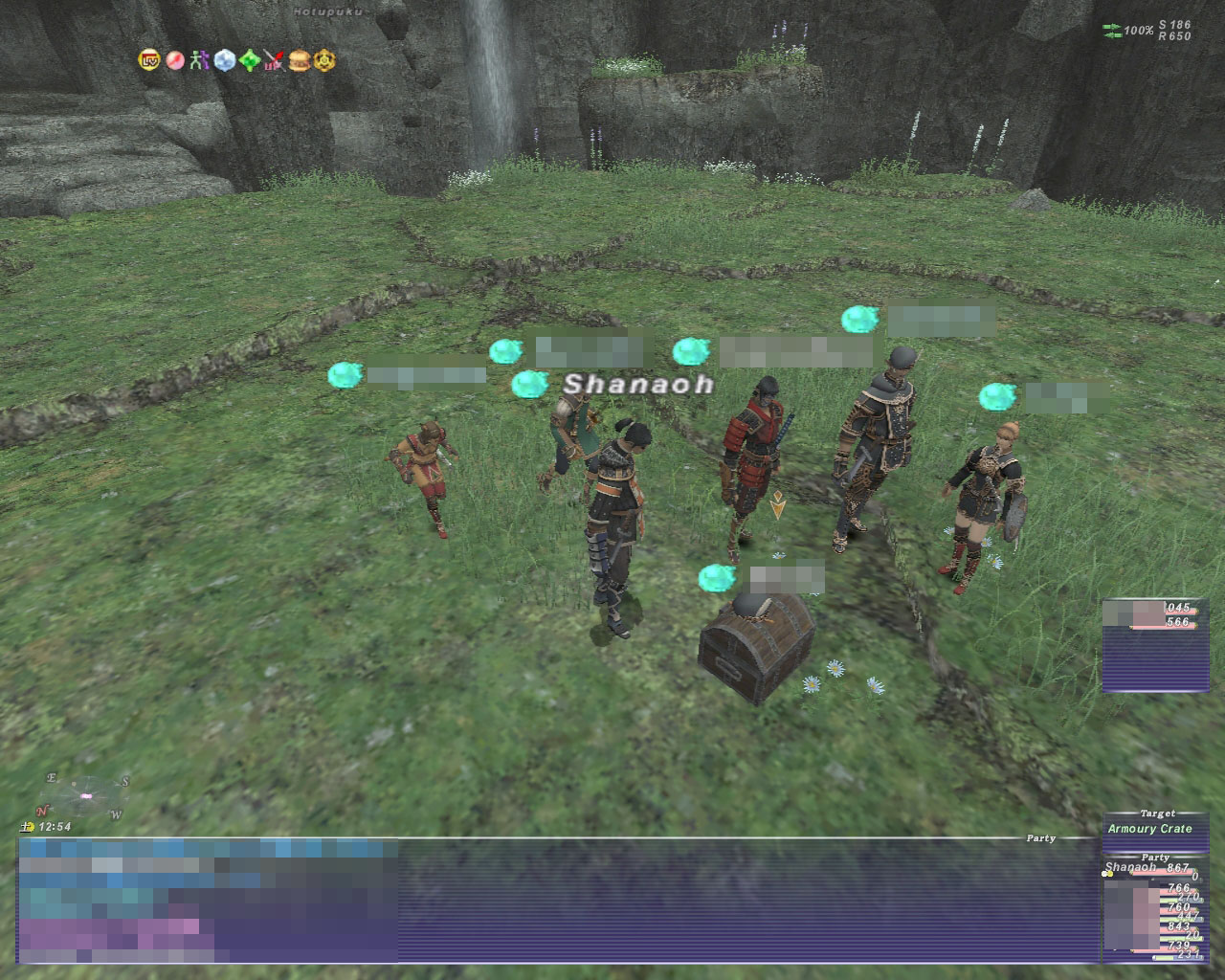Click the hamburger food effect icon
This screenshot has width=1225, height=980.
pyautogui.click(x=300, y=60)
